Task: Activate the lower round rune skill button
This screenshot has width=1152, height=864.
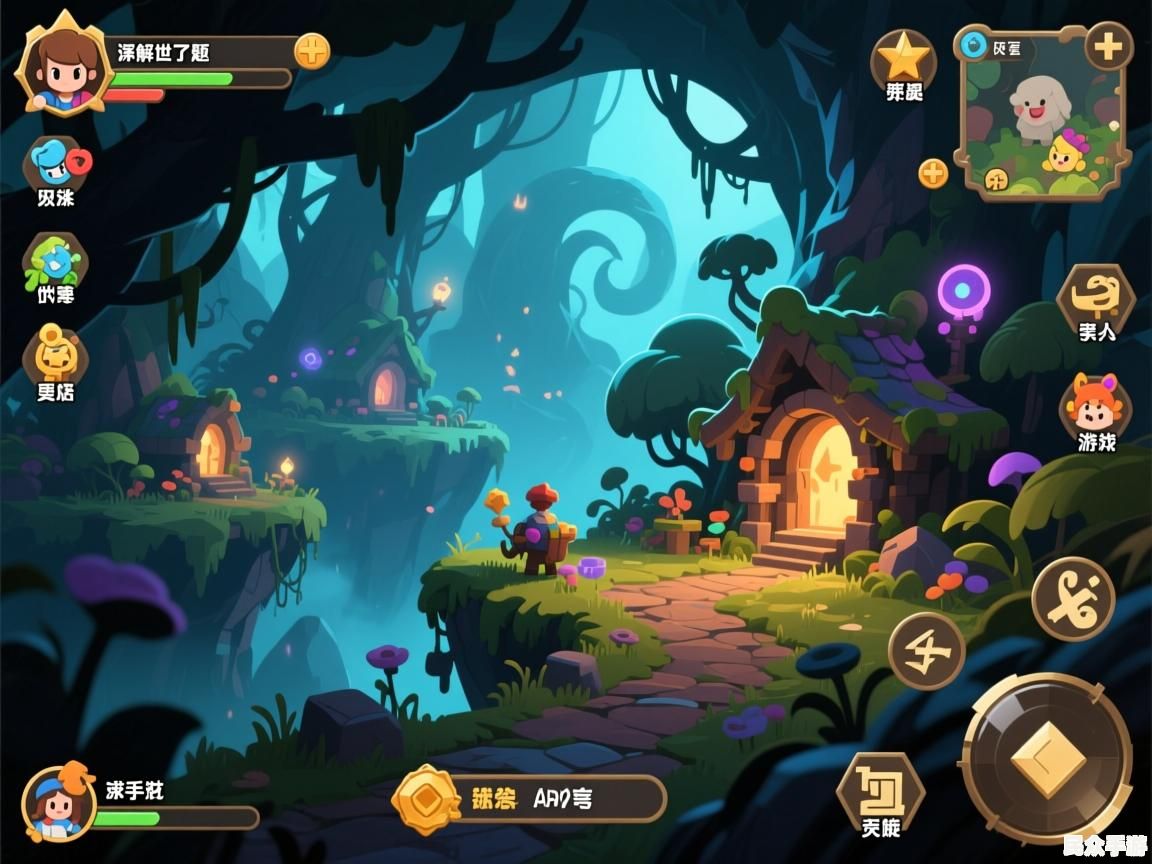Action: [x=927, y=651]
